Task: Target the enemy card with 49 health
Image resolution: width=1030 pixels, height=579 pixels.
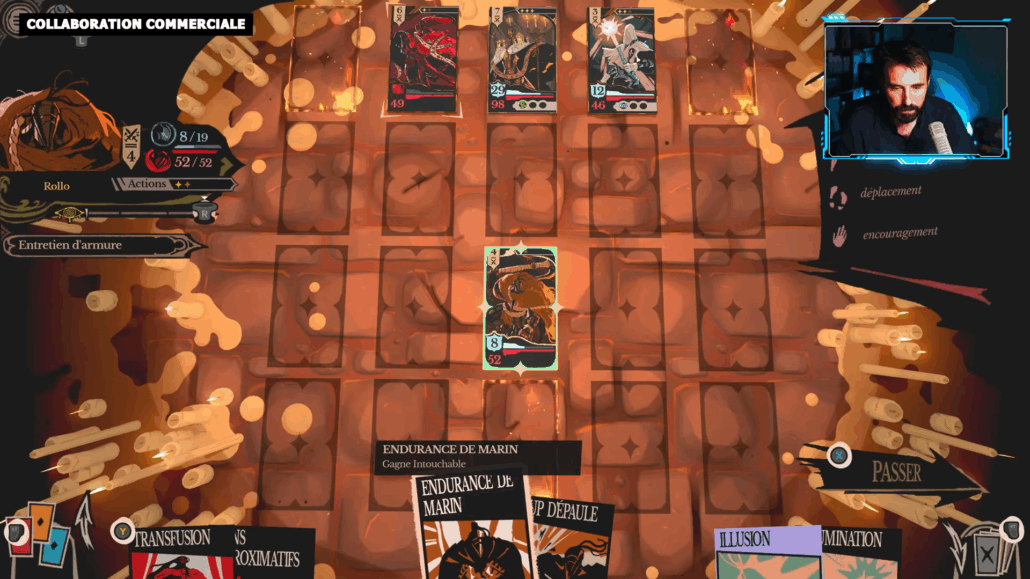Action: tap(424, 60)
